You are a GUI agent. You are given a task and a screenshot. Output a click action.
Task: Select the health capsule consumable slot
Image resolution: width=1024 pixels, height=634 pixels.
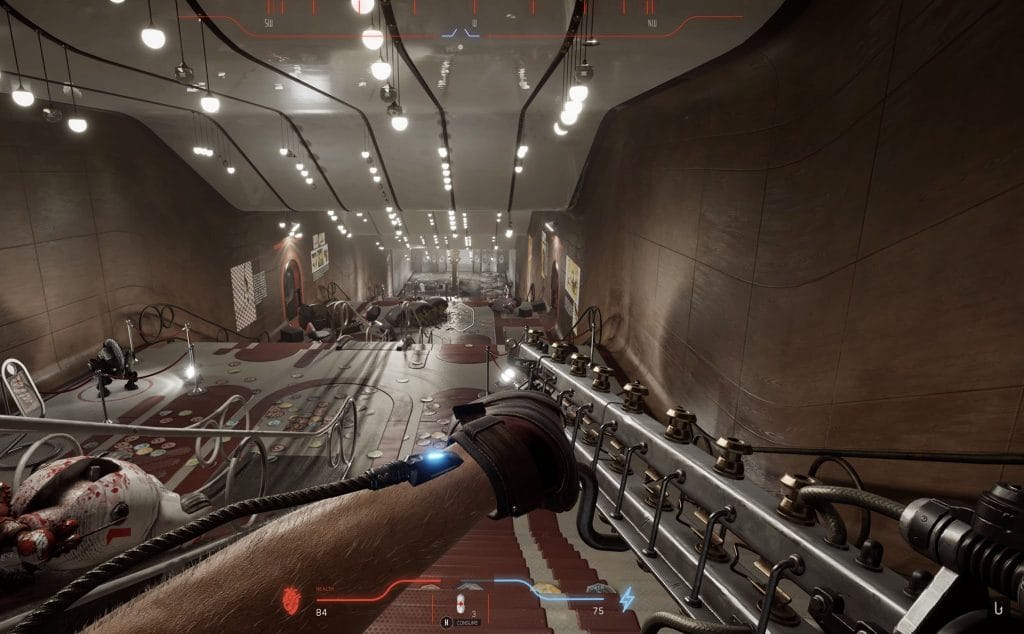(x=461, y=603)
